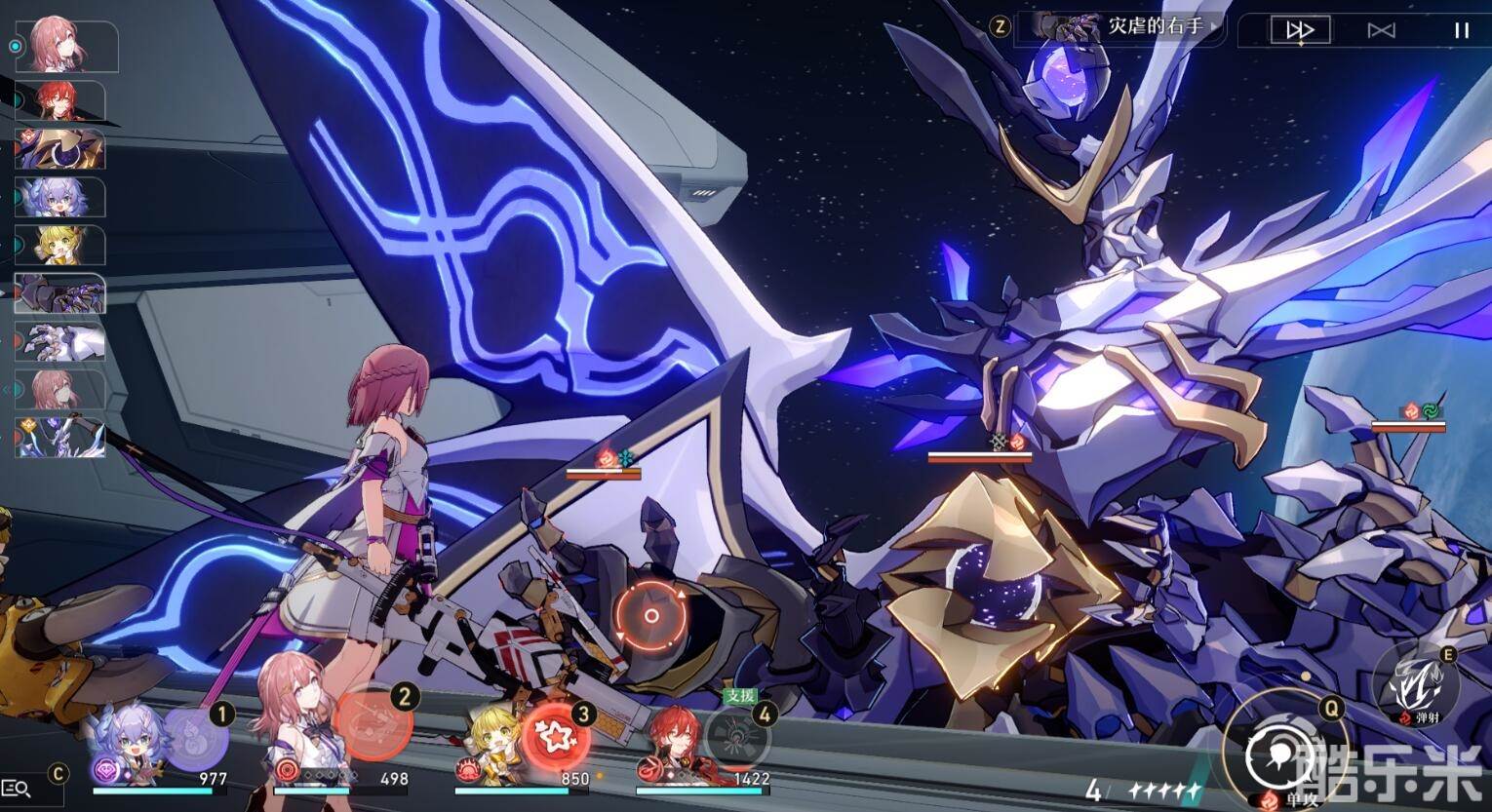Pause the battle
Screen dimensions: 1492x812
point(1461,30)
